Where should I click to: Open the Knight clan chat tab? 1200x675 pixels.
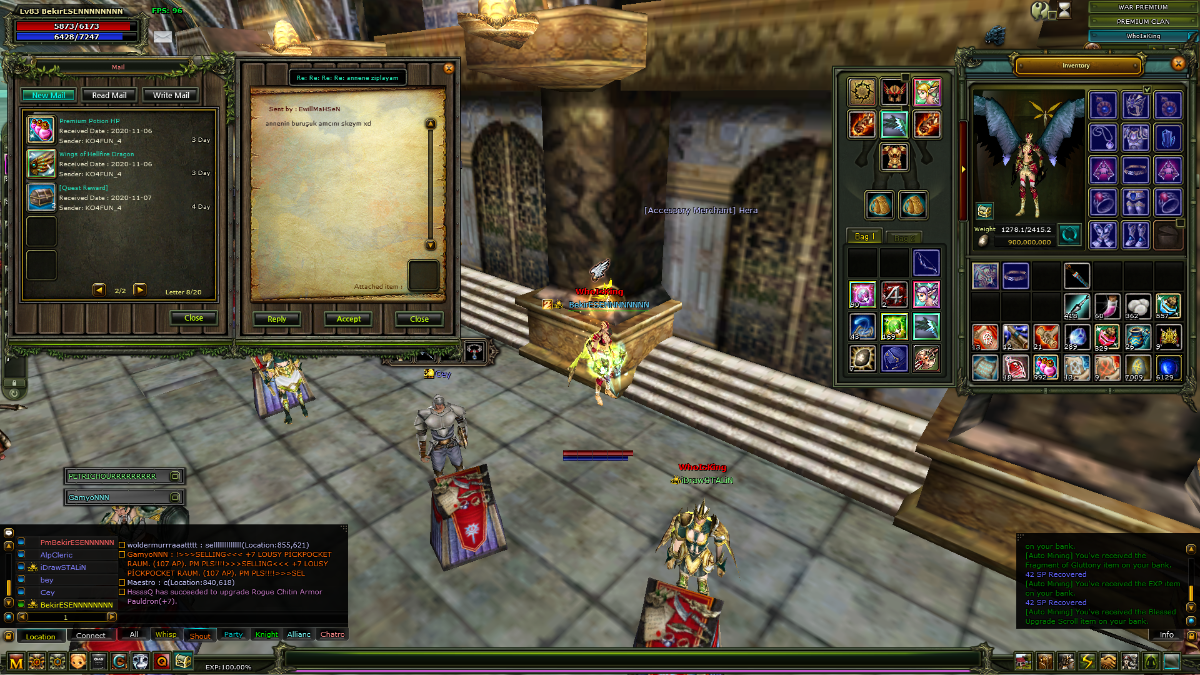coord(266,635)
